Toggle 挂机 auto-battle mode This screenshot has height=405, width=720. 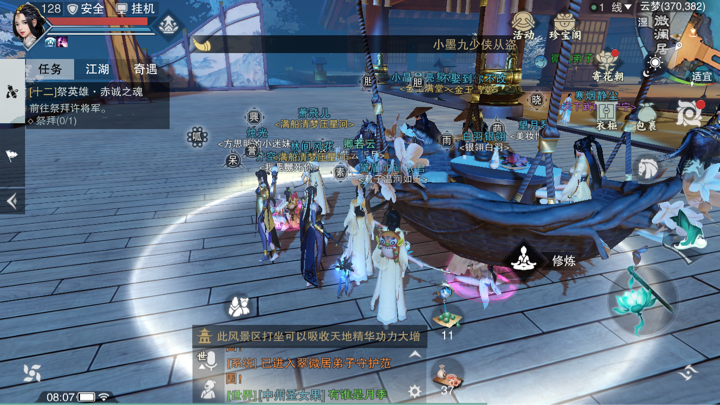click(136, 8)
